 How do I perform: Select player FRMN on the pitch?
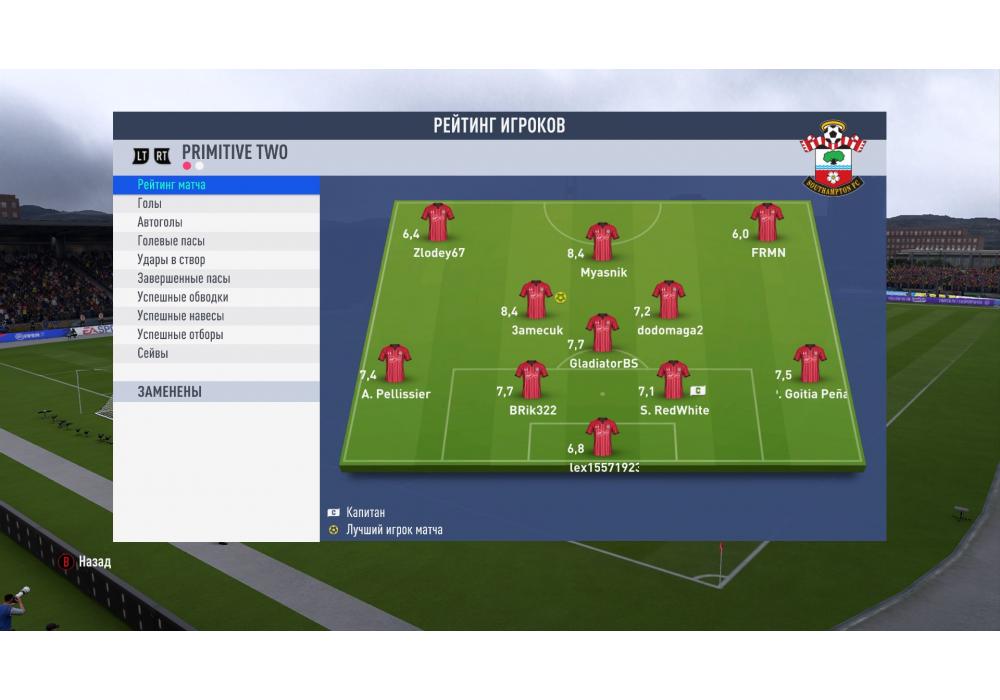point(767,223)
